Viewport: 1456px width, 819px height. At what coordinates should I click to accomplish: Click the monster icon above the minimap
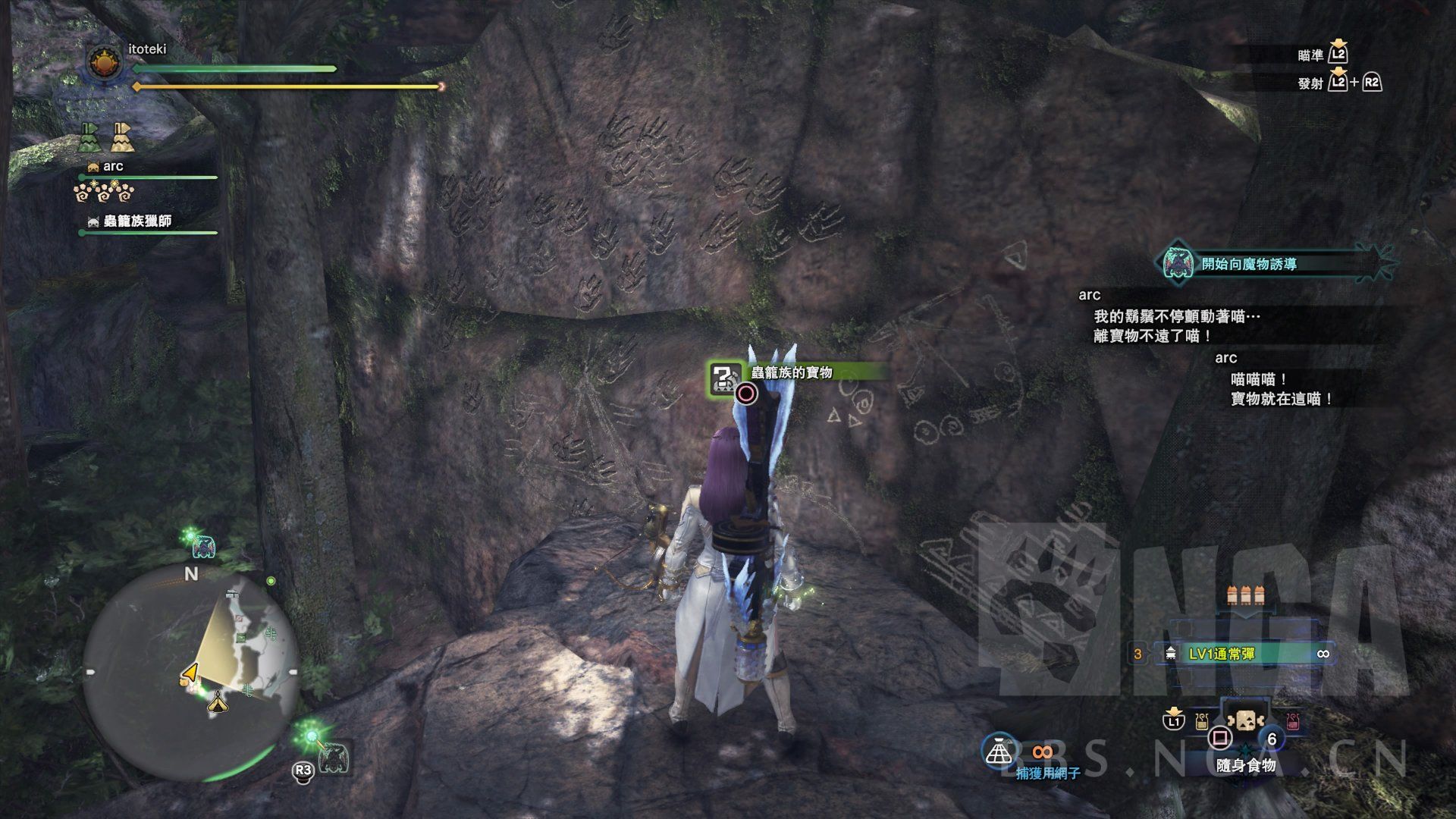(203, 545)
